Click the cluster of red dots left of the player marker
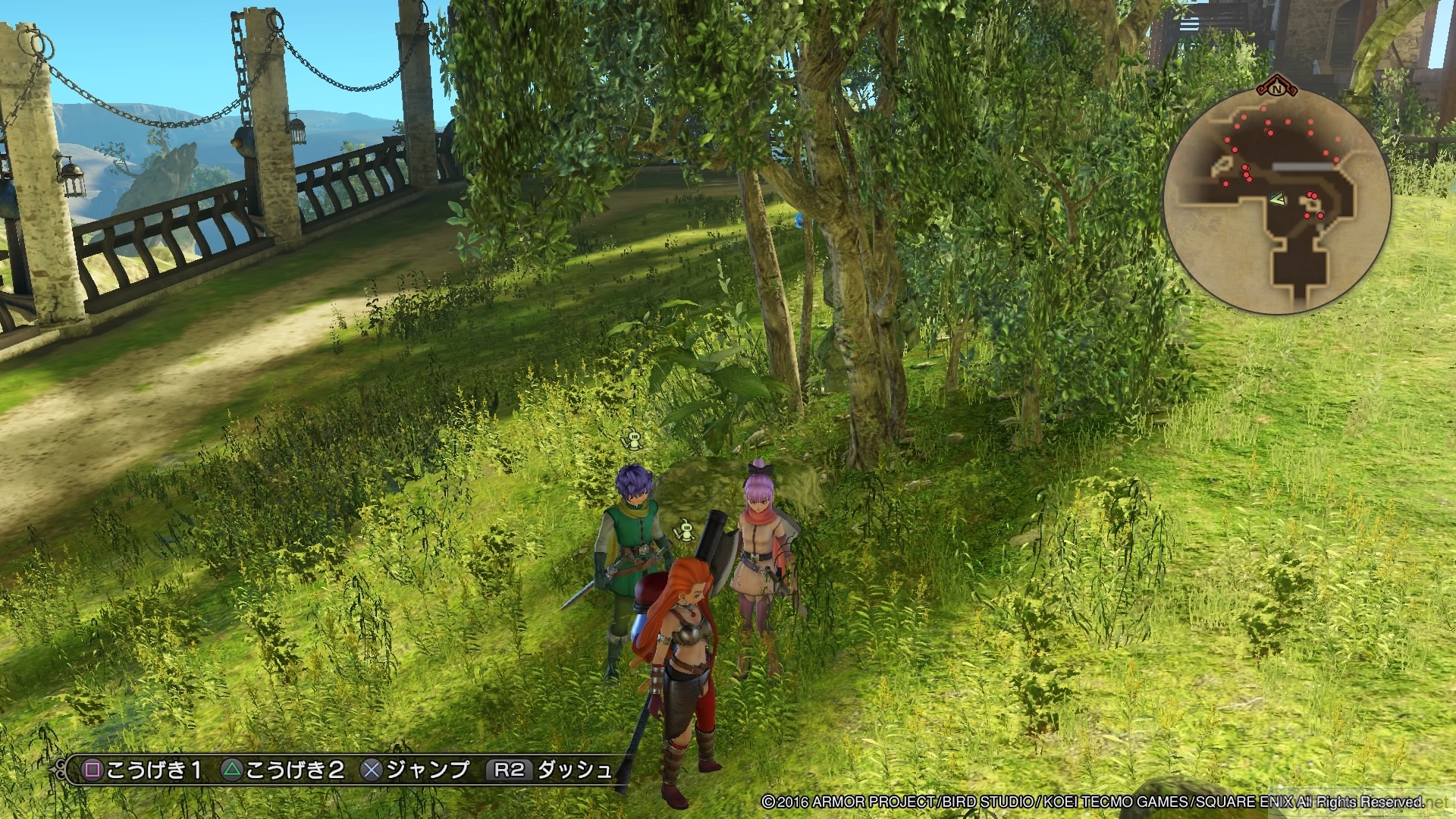 tap(1246, 171)
